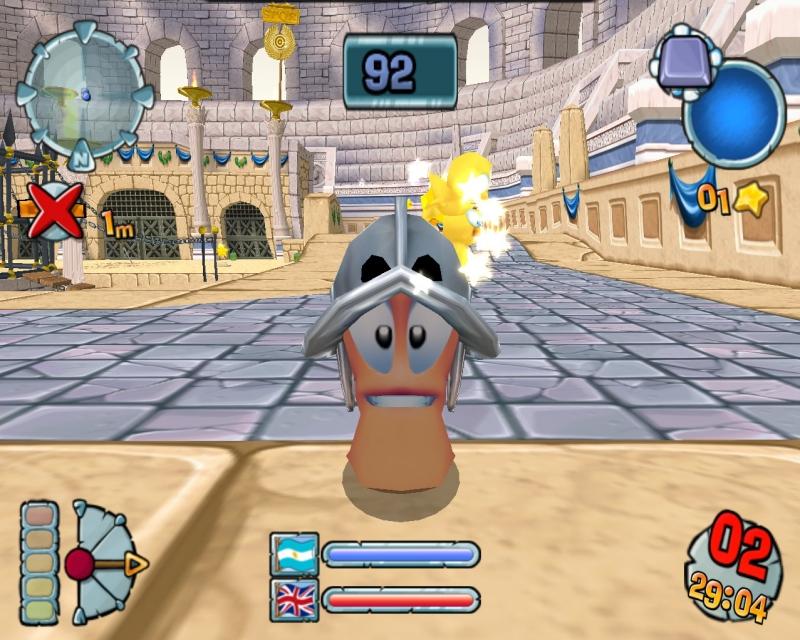Viewport: 800px width, 640px height.
Task: Click the large blue orb gauge
Action: pyautogui.click(x=735, y=111)
